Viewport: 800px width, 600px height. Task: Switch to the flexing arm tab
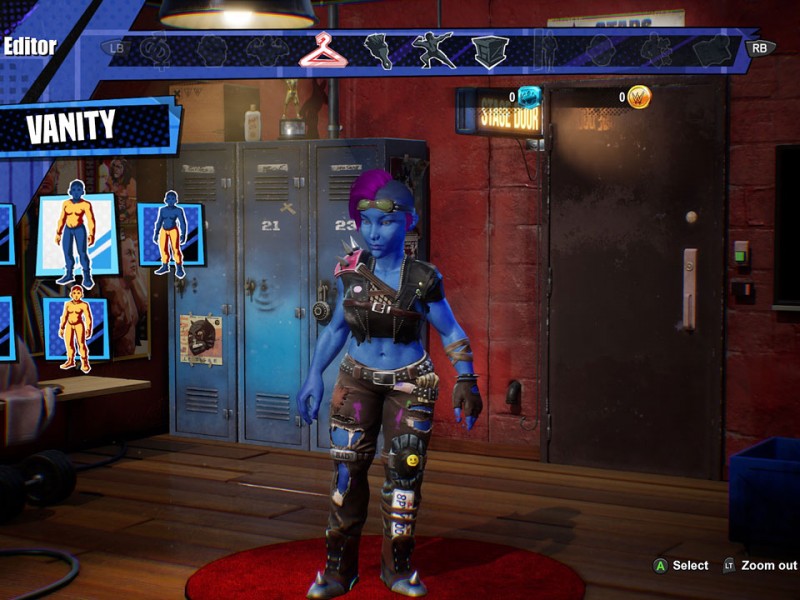(x=378, y=50)
